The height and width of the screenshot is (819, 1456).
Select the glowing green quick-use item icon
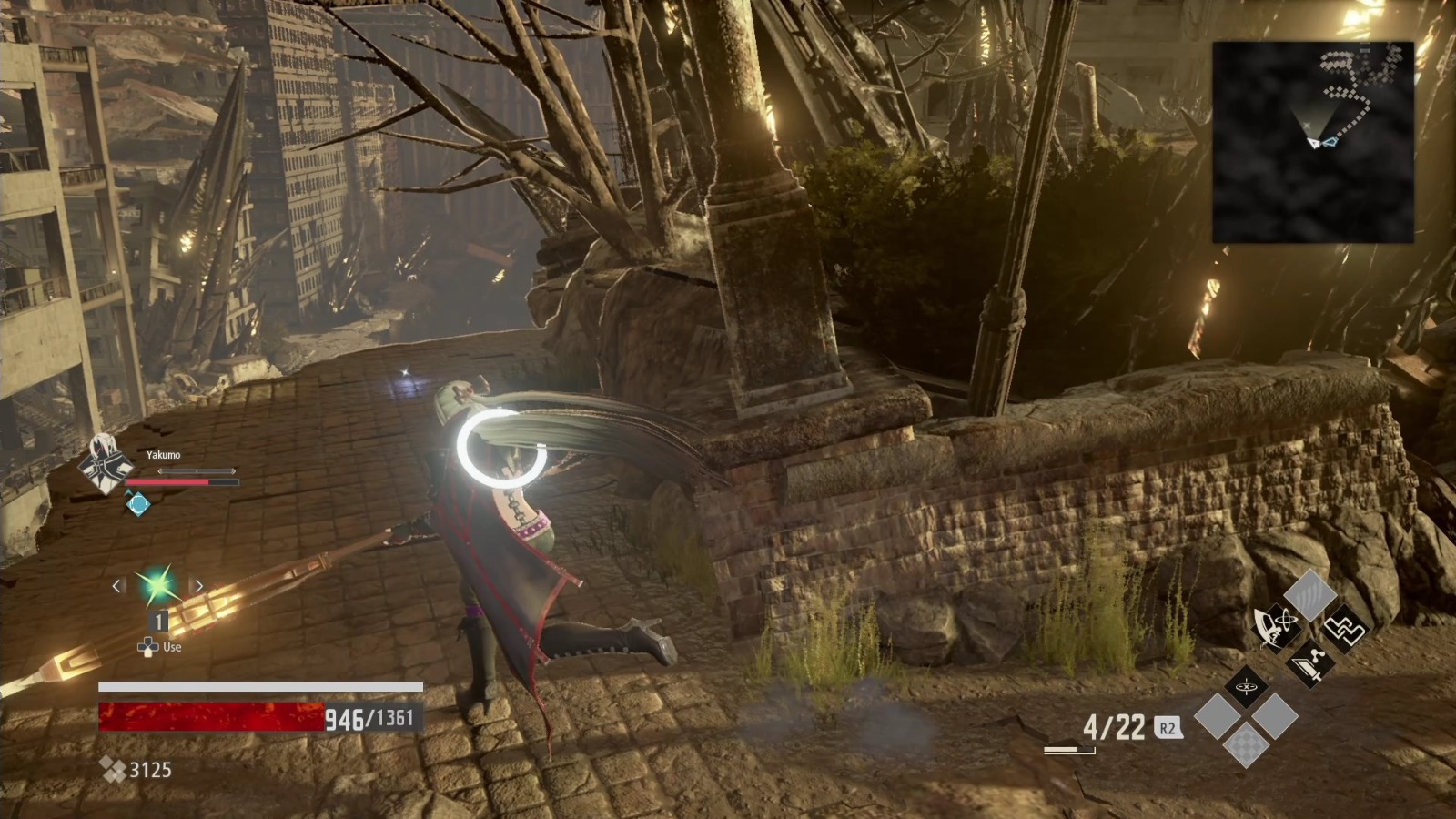[158, 584]
